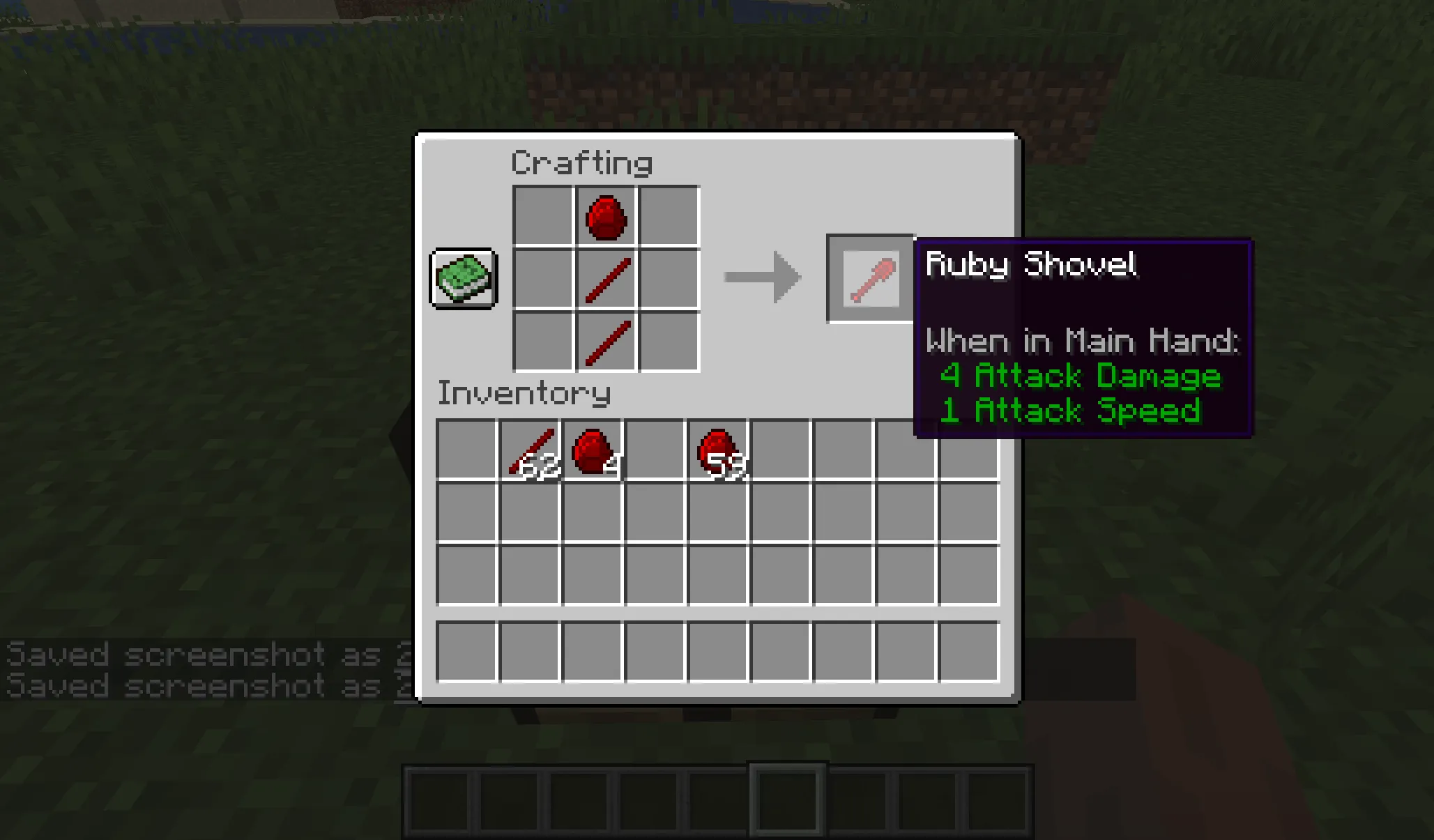The width and height of the screenshot is (1434, 840).
Task: Click the Crafting heading label
Action: (x=581, y=162)
